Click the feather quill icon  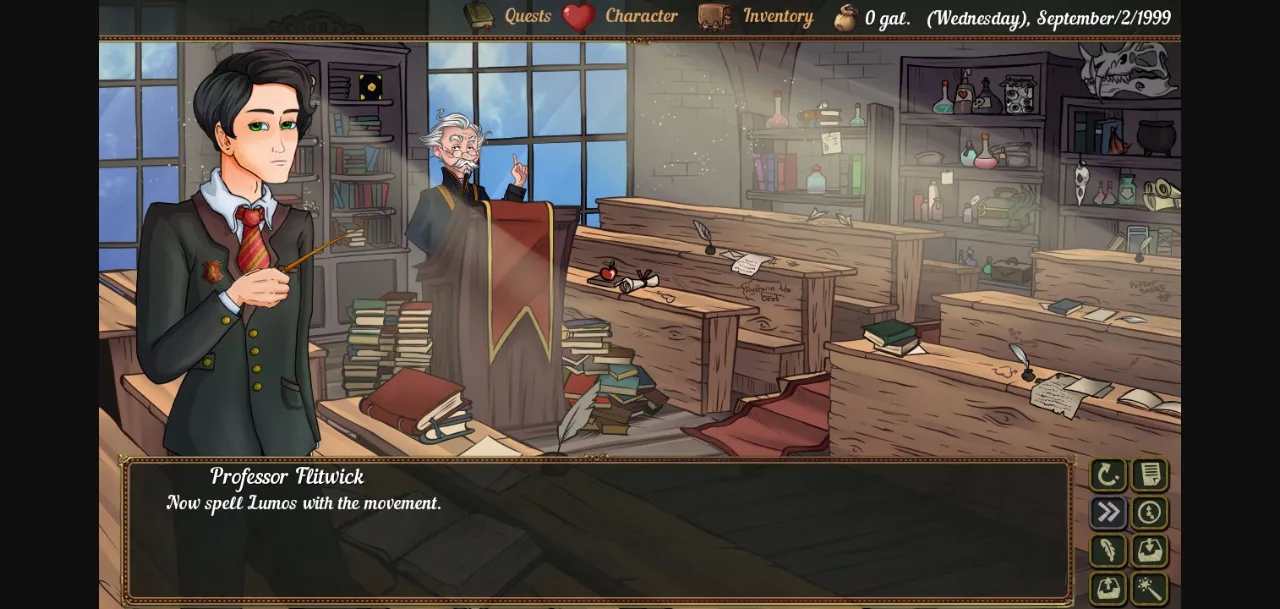1108,551
